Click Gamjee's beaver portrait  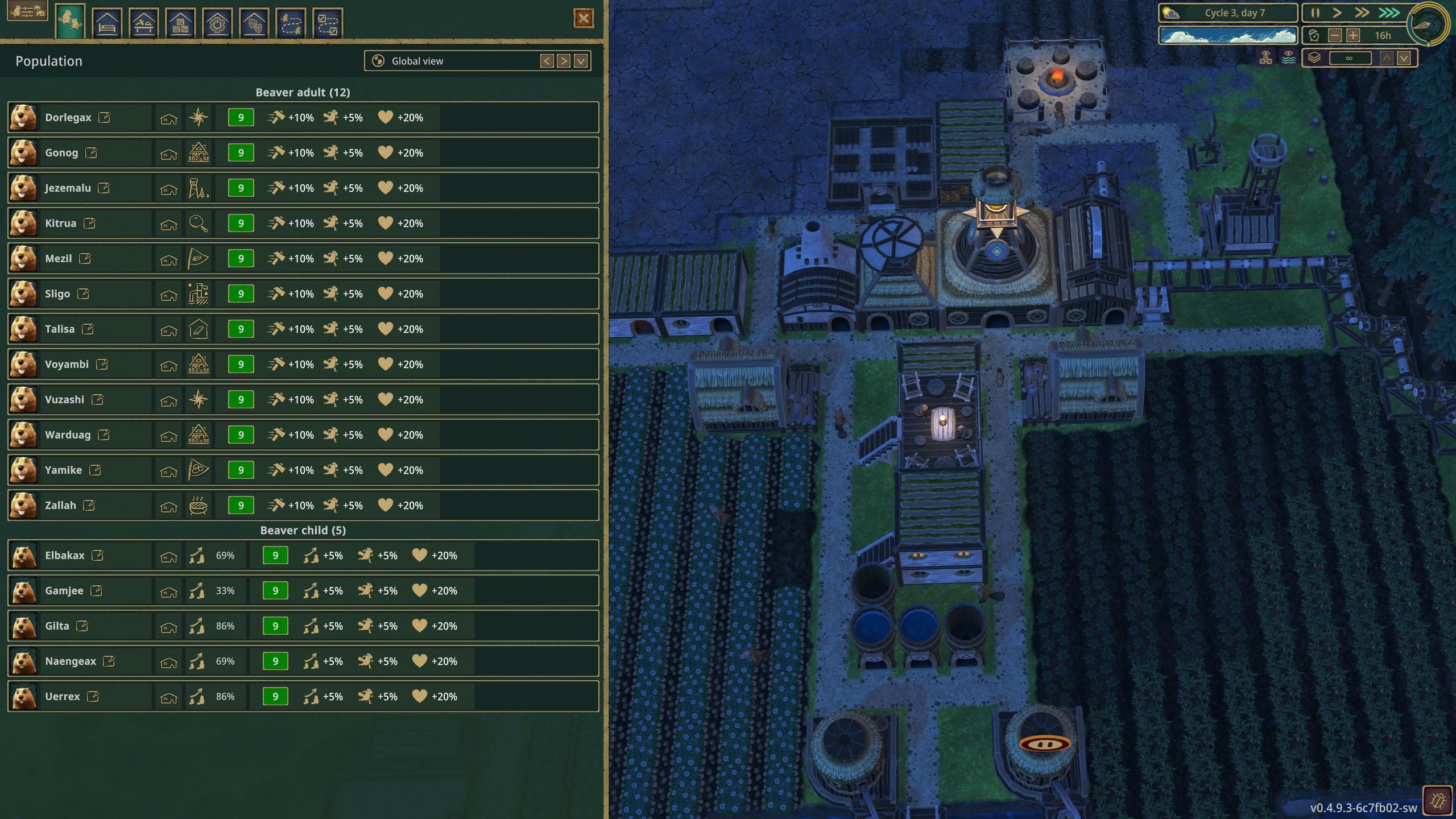[23, 590]
